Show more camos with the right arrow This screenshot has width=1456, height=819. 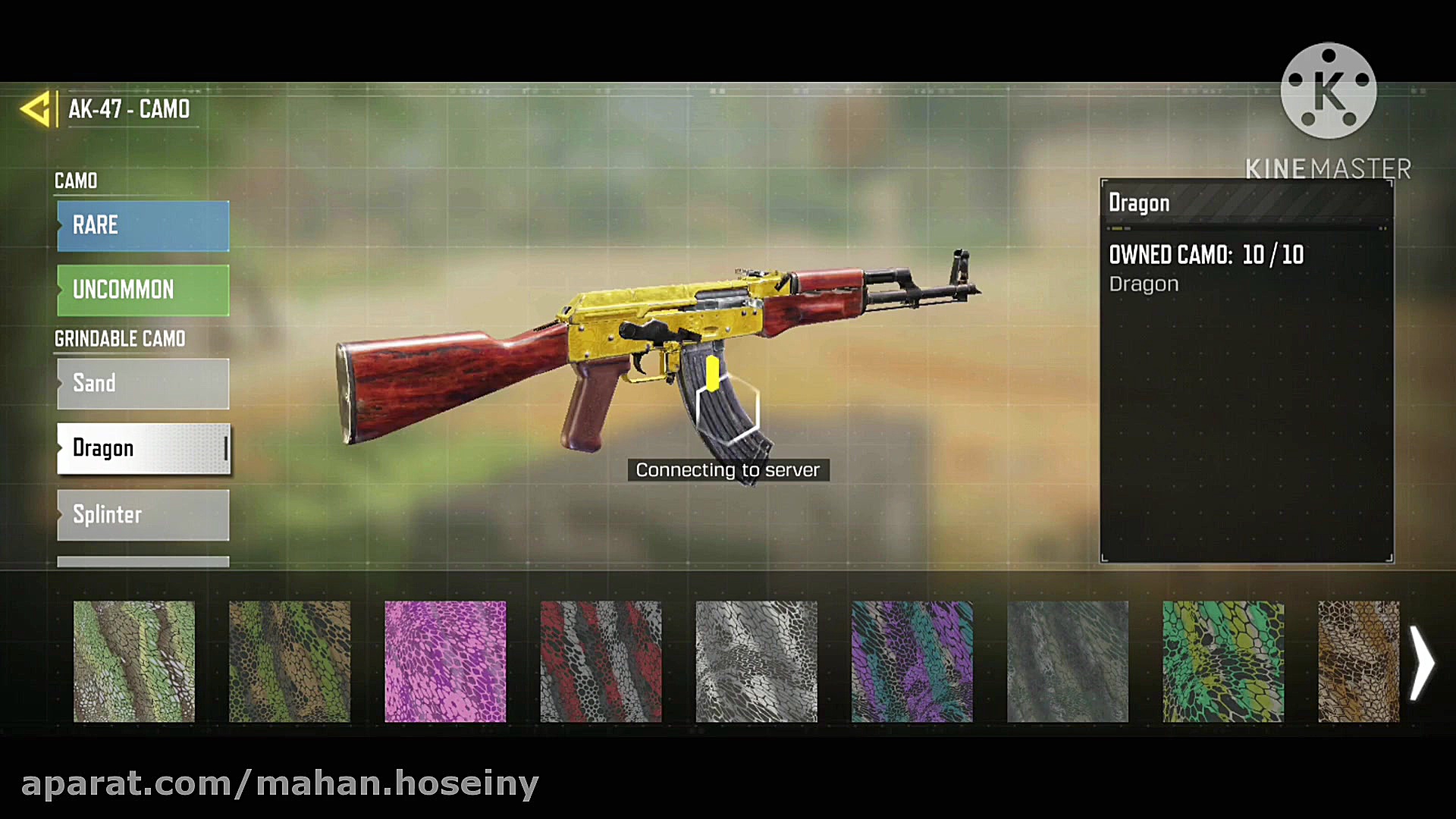tap(1423, 663)
